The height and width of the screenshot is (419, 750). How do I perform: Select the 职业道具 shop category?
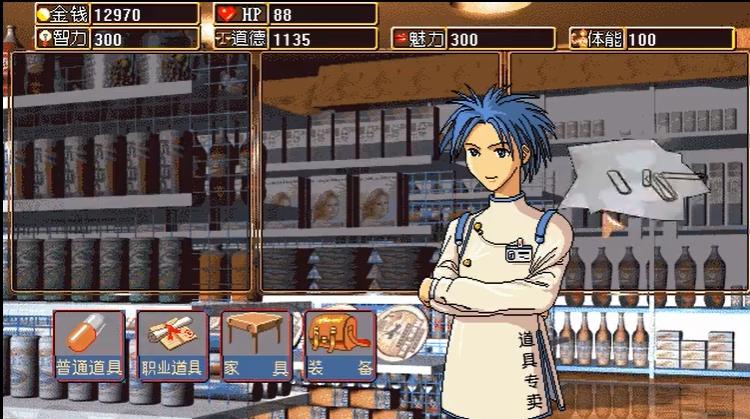[x=172, y=345]
